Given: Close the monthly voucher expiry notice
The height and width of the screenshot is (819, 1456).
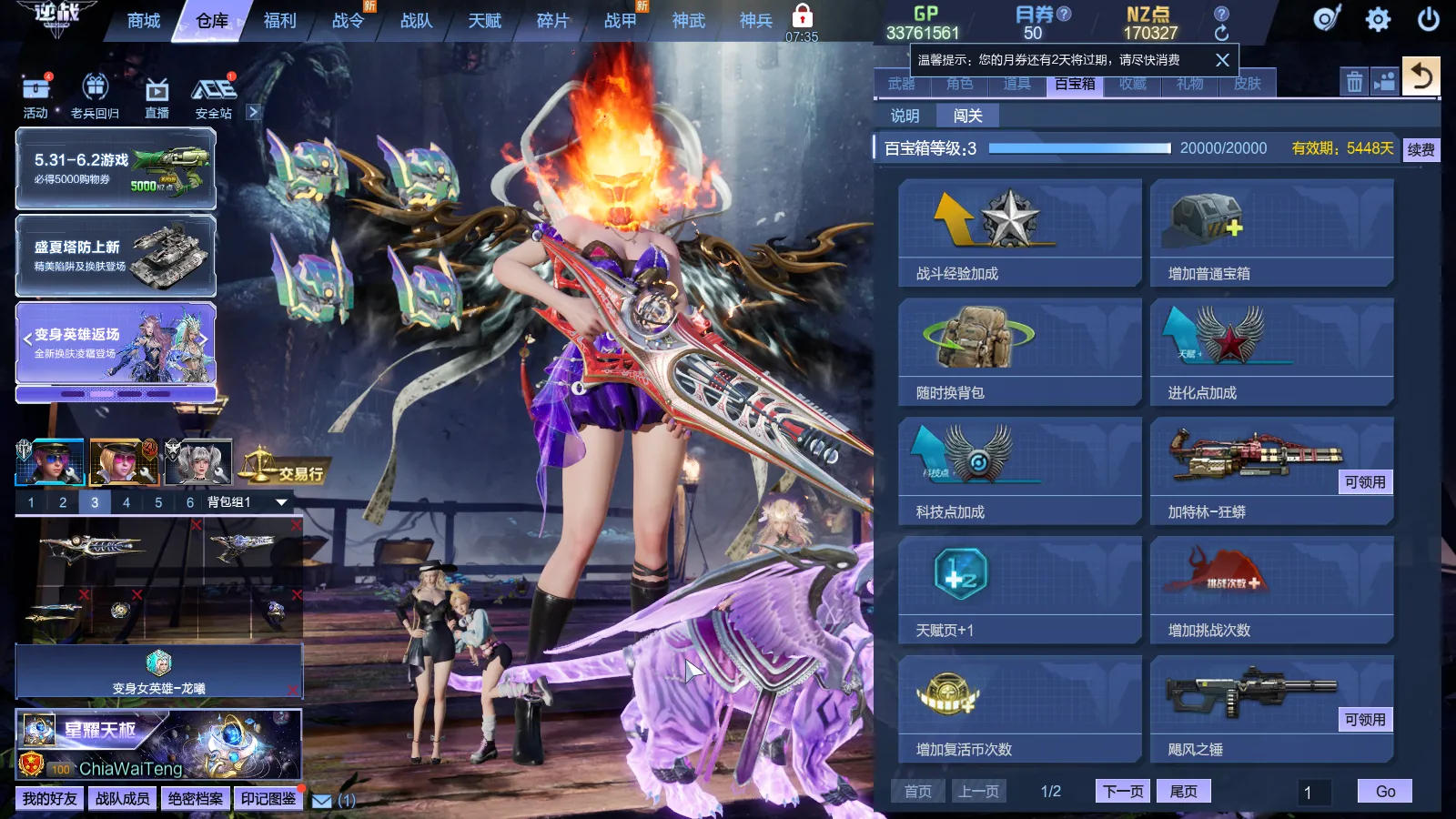Looking at the screenshot, I should tap(1222, 60).
